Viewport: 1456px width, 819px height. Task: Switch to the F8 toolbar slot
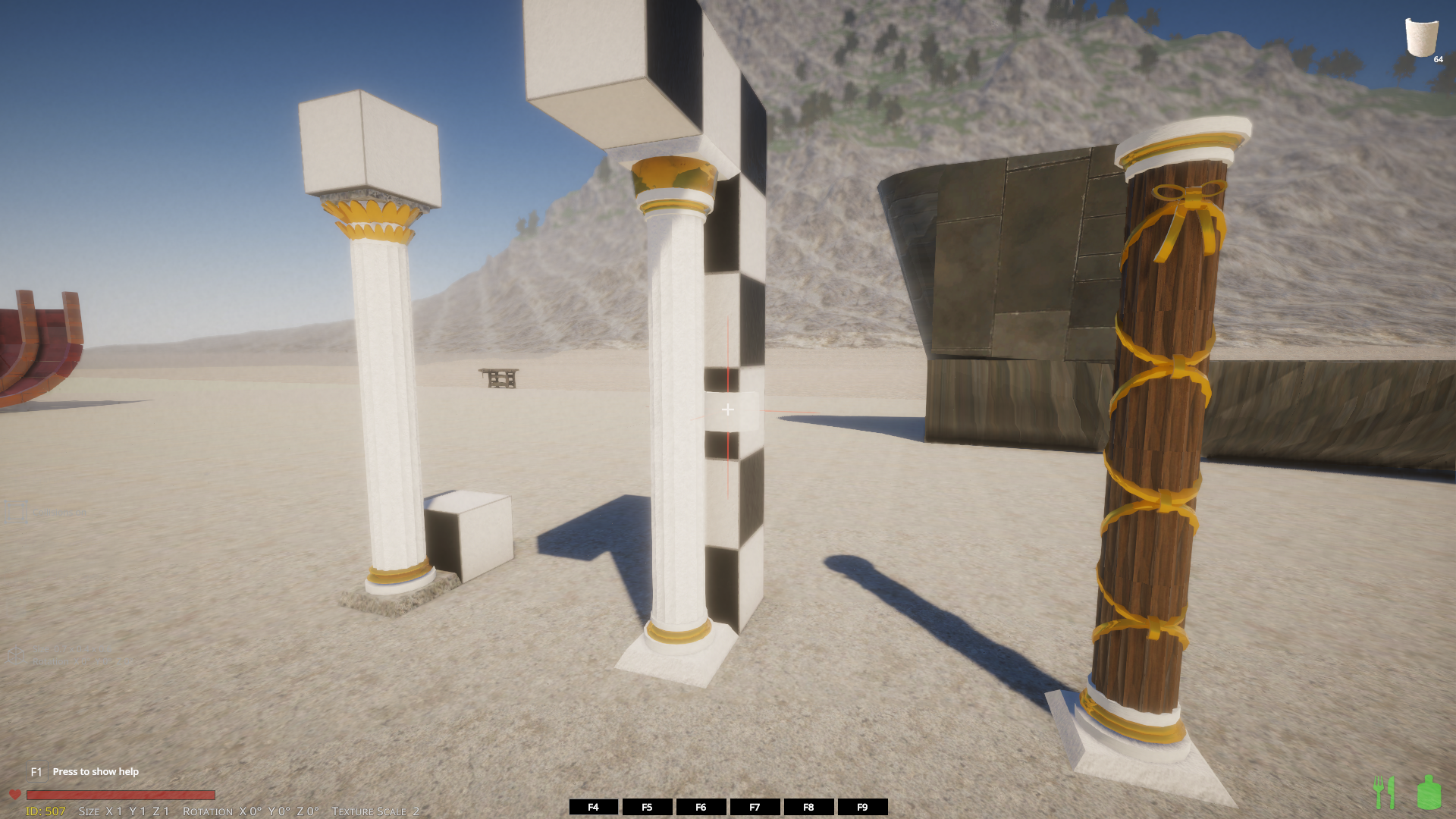(808, 807)
